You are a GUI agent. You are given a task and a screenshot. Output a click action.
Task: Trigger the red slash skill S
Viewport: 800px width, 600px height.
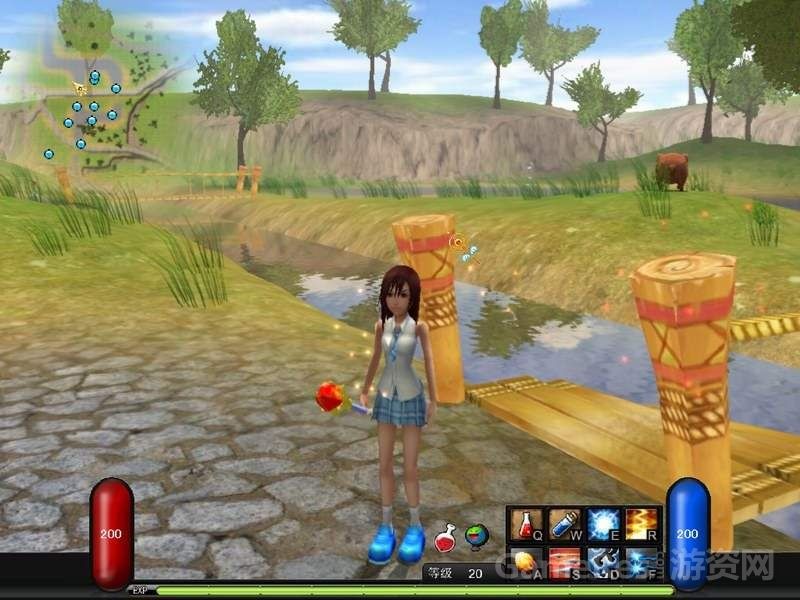pyautogui.click(x=565, y=562)
